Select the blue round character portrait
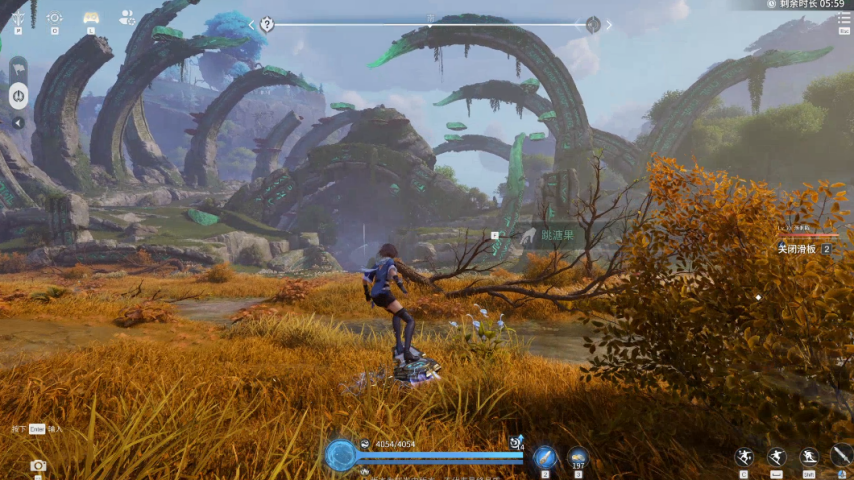The width and height of the screenshot is (854, 480). coord(341,455)
